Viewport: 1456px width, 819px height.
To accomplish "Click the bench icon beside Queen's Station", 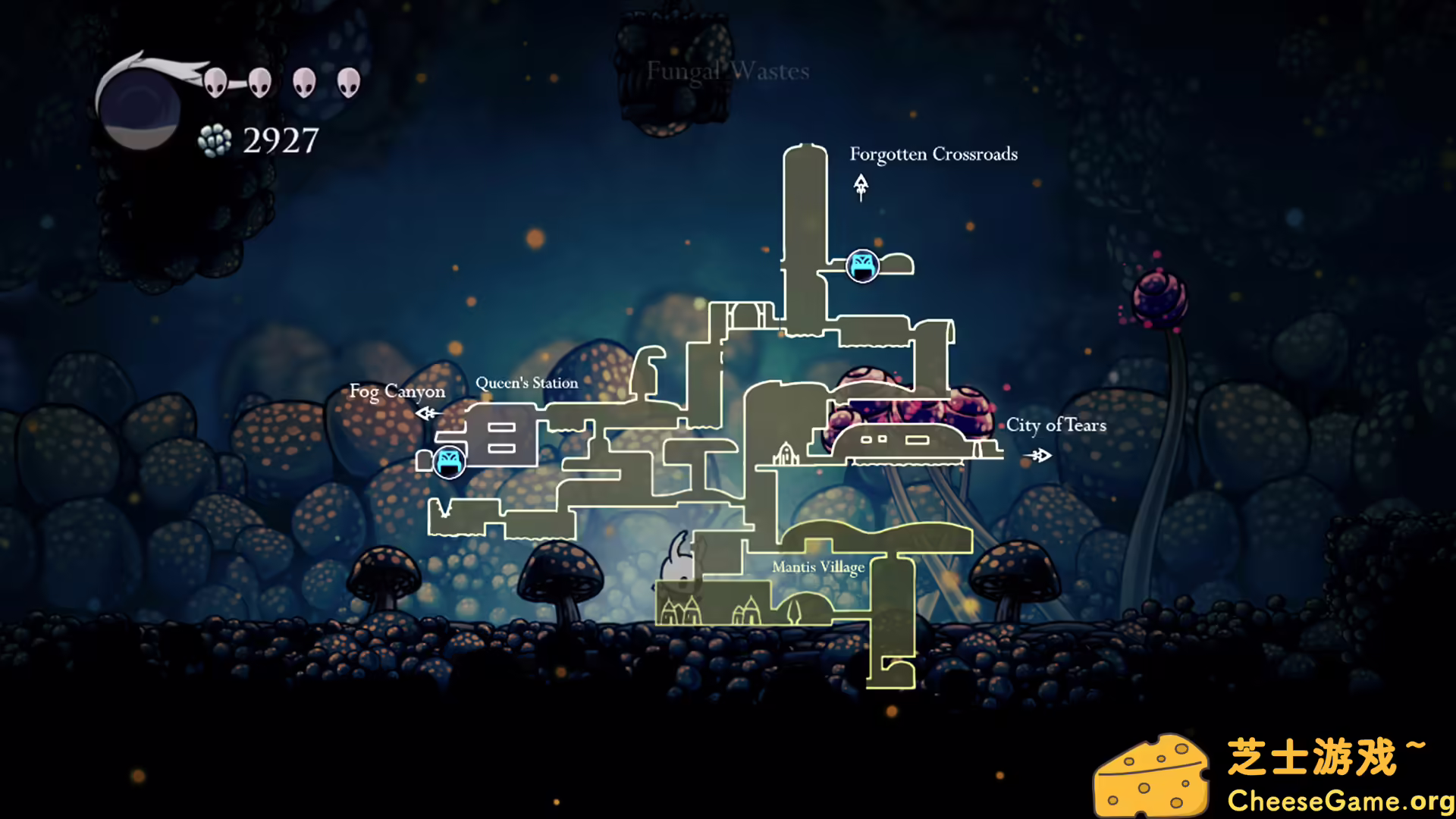I will tap(449, 460).
